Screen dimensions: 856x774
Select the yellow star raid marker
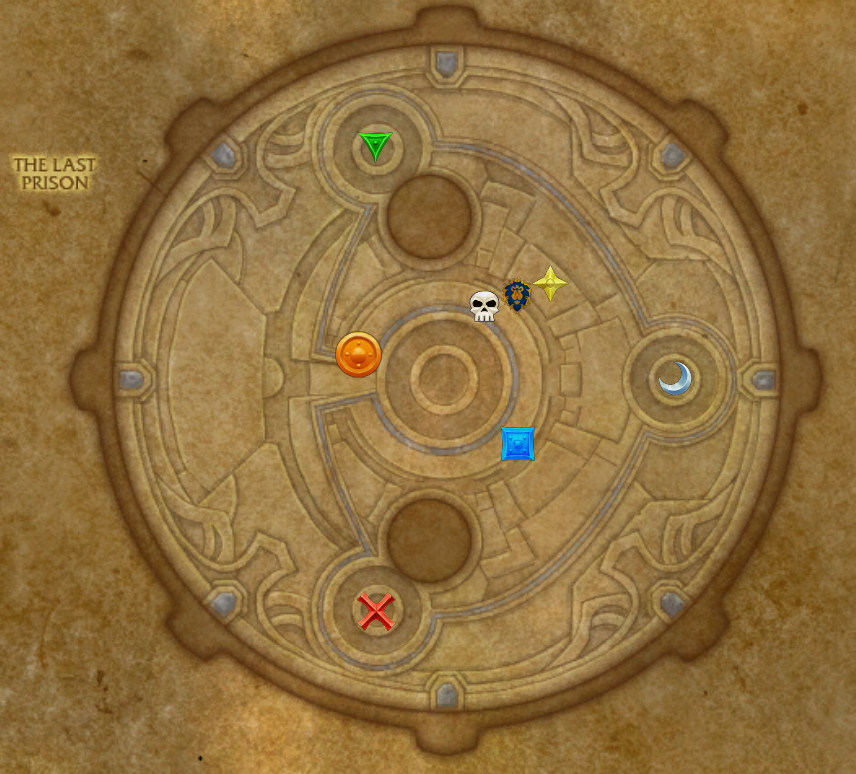(x=550, y=284)
